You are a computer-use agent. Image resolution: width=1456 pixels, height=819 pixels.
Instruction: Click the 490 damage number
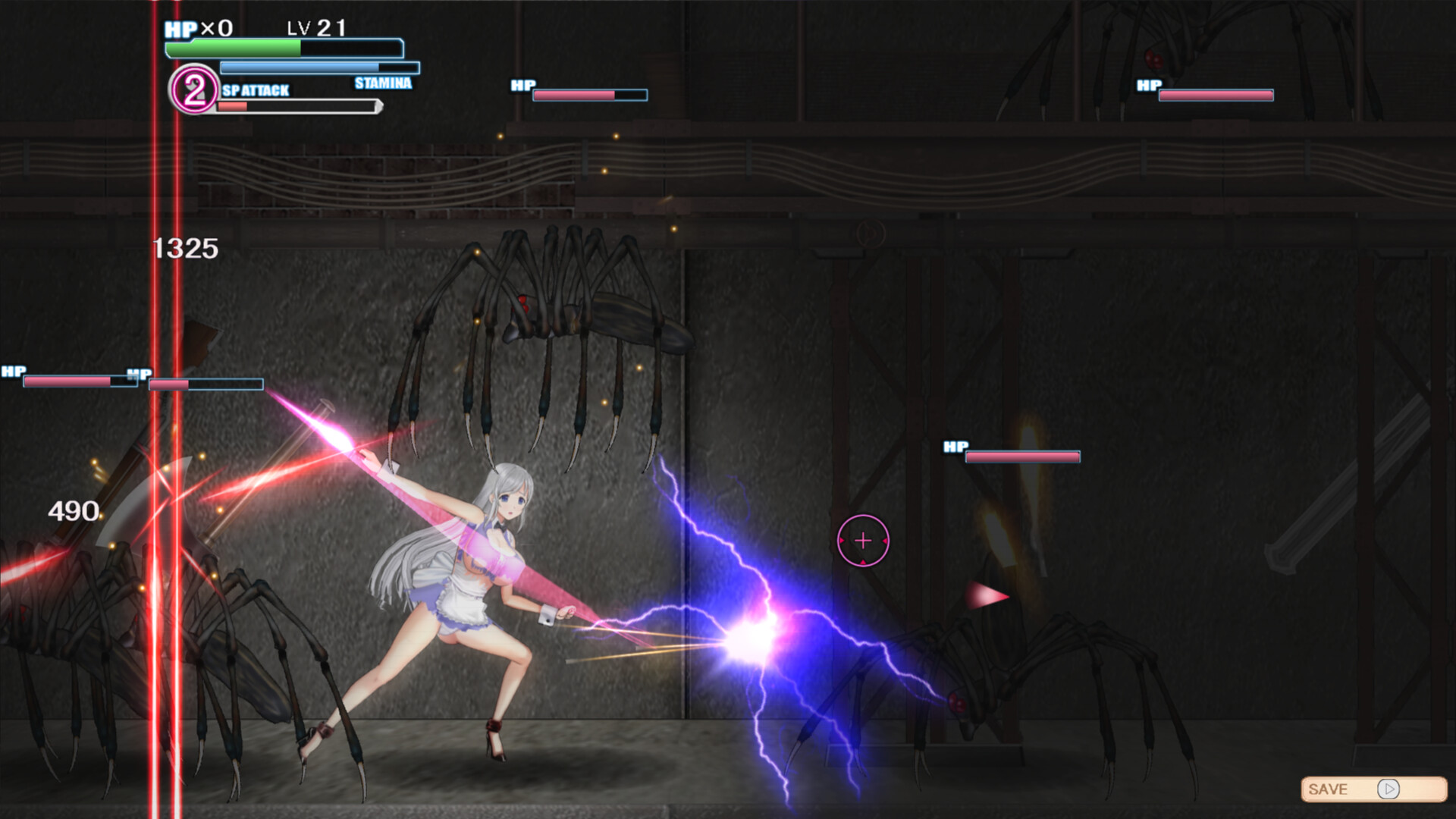[x=75, y=510]
